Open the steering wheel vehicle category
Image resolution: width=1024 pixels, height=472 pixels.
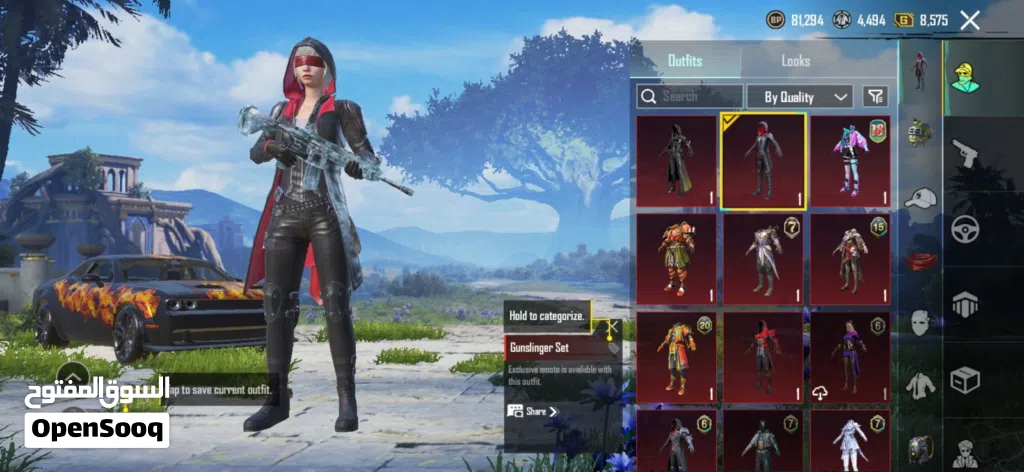(x=964, y=228)
